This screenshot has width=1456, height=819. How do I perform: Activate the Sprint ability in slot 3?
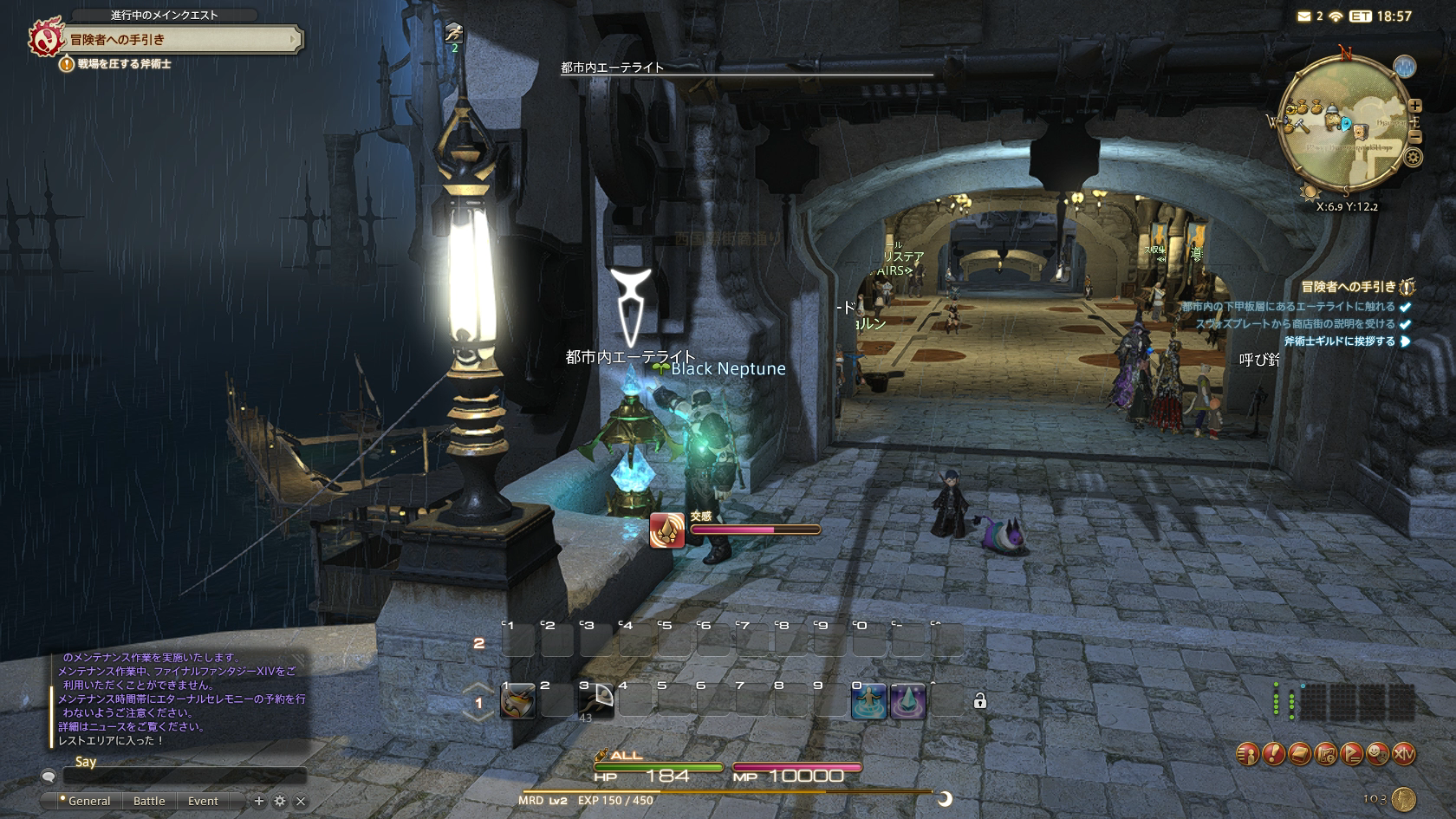pyautogui.click(x=597, y=701)
